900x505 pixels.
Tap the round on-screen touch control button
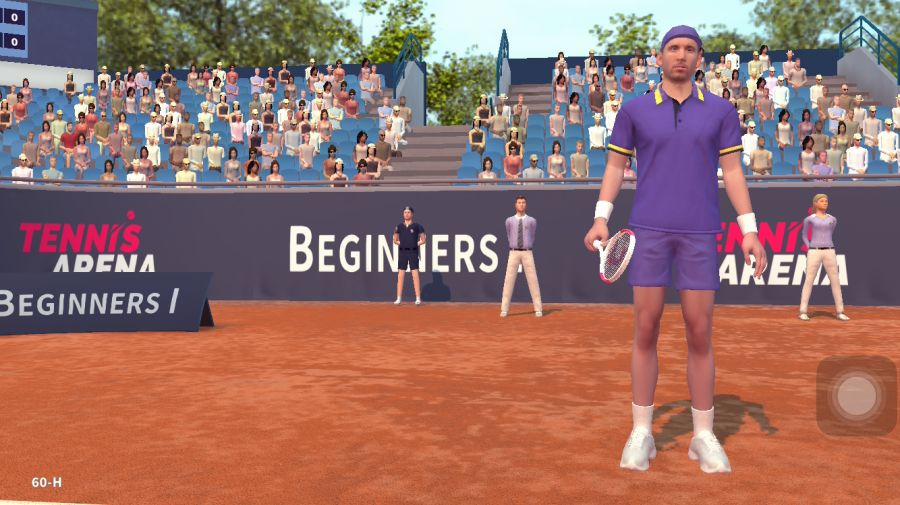pos(856,396)
